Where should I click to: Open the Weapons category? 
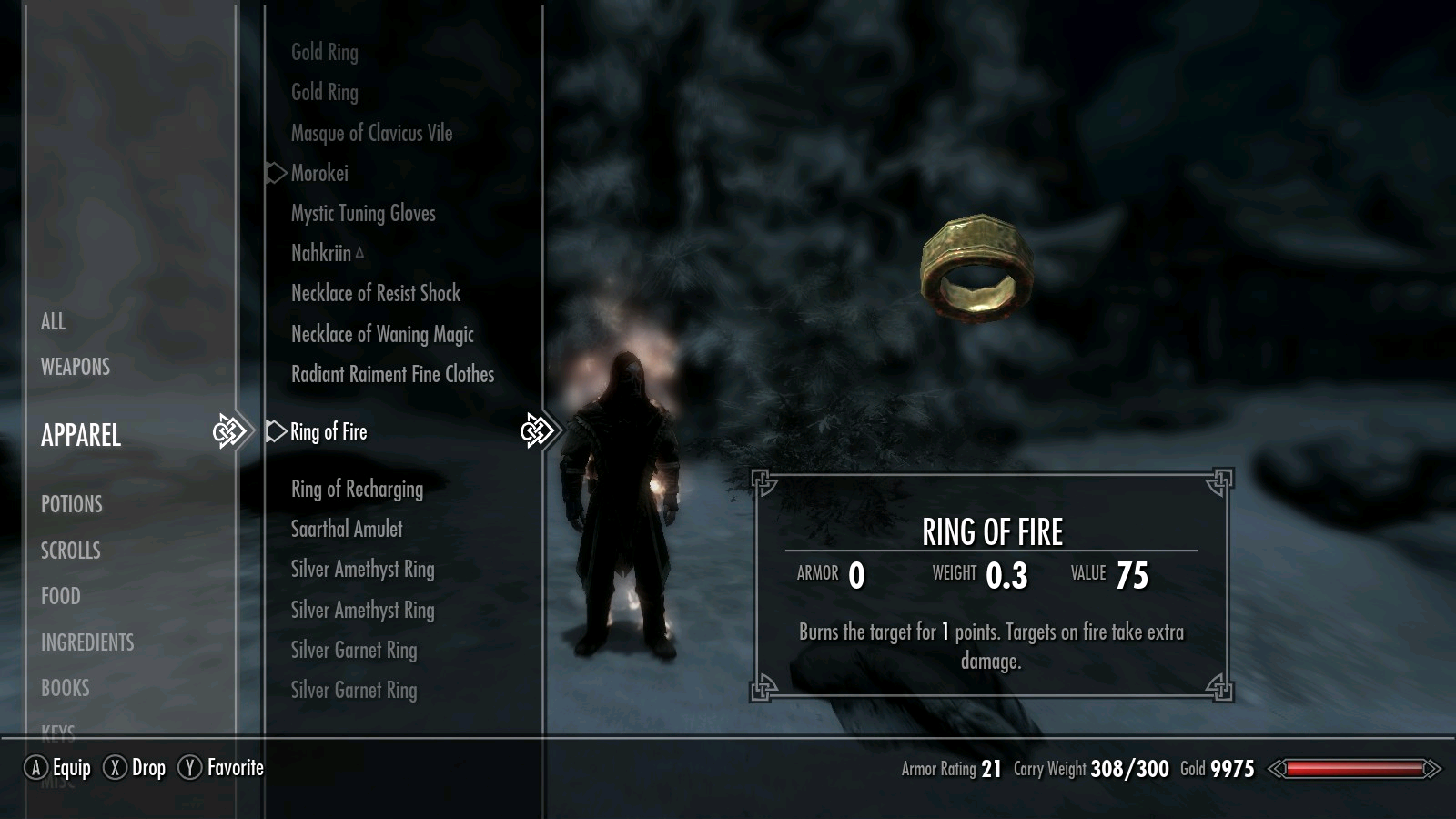pos(76,367)
